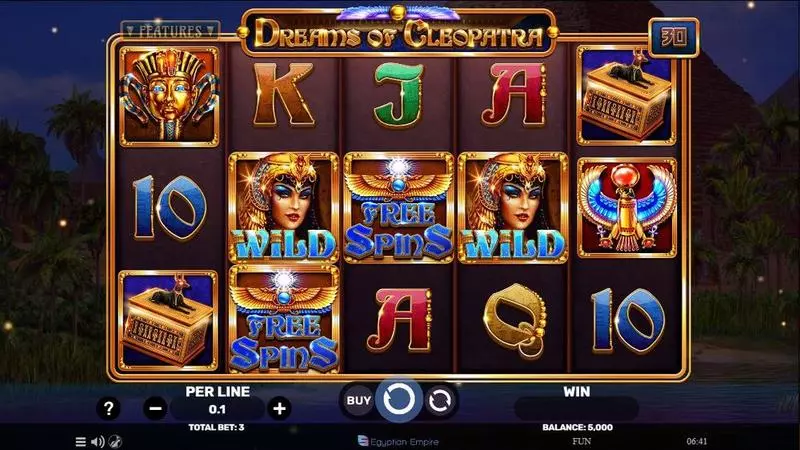Increase the per line bet
Image resolution: width=800 pixels, height=450 pixels.
(280, 407)
